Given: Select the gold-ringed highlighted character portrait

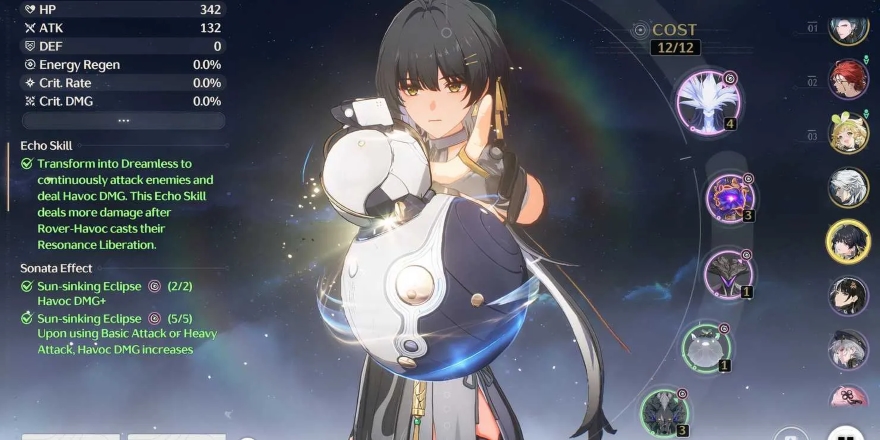Looking at the screenshot, I should [847, 241].
